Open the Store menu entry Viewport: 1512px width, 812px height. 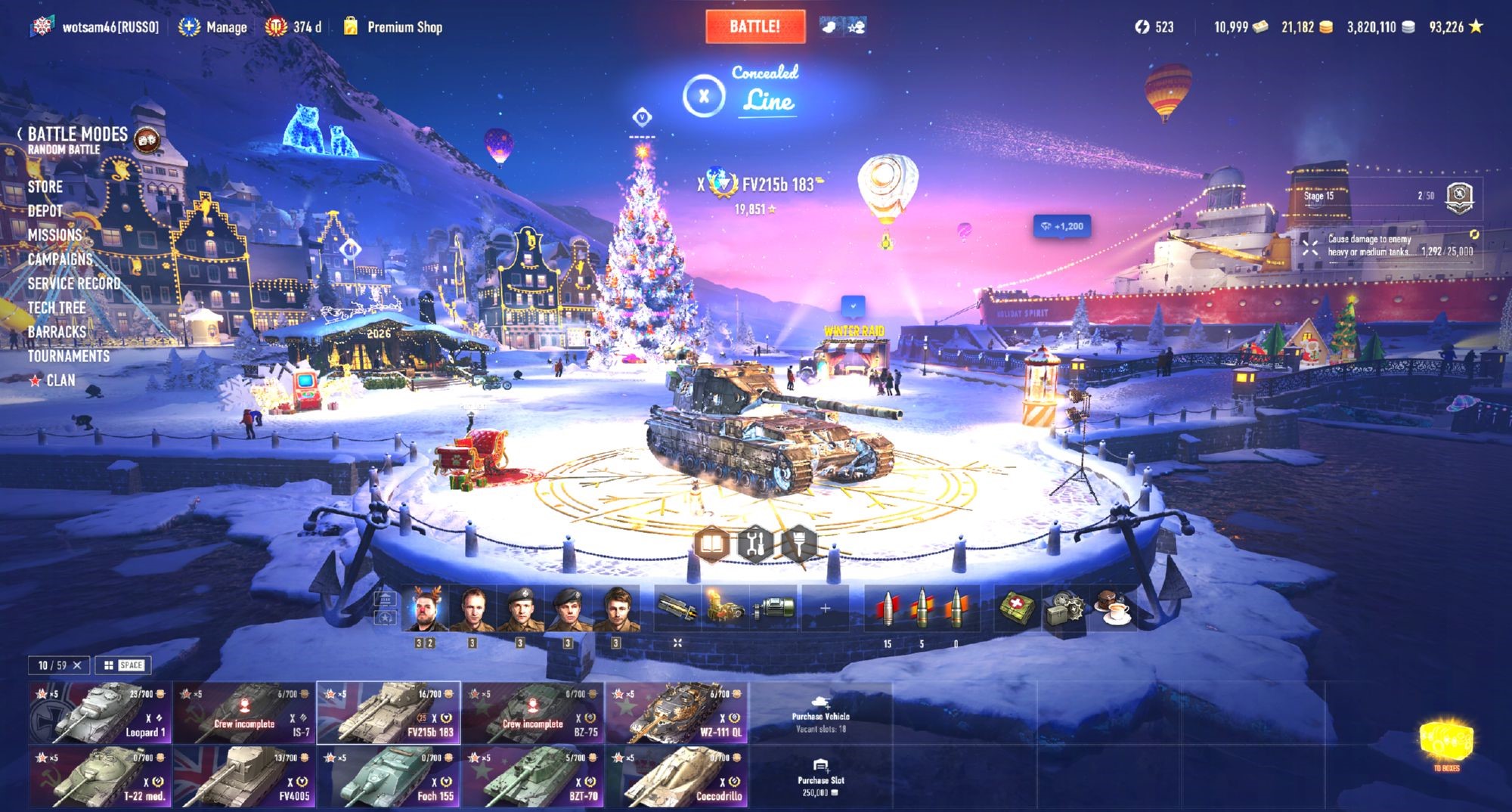(45, 187)
